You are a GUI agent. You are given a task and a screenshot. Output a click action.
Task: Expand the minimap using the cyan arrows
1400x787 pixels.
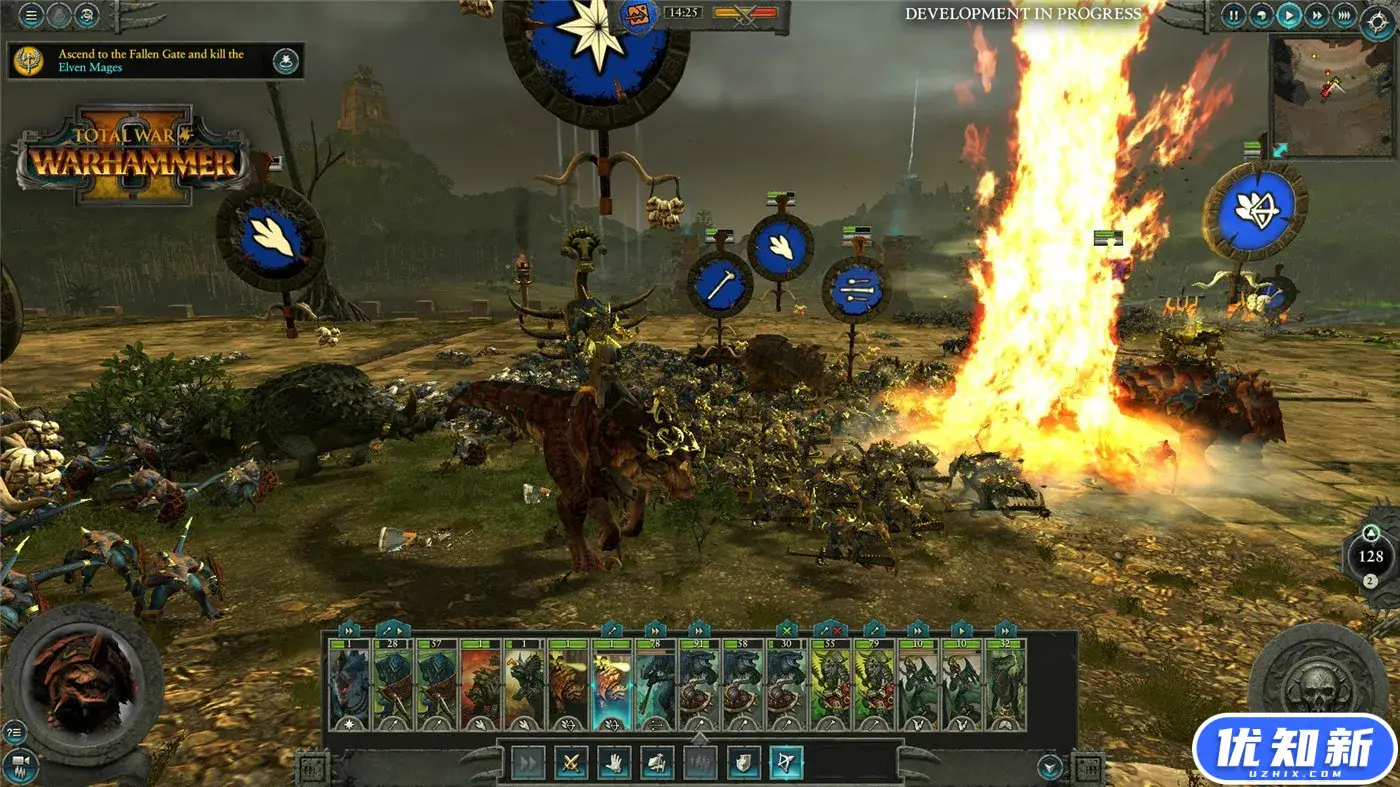pos(1281,148)
